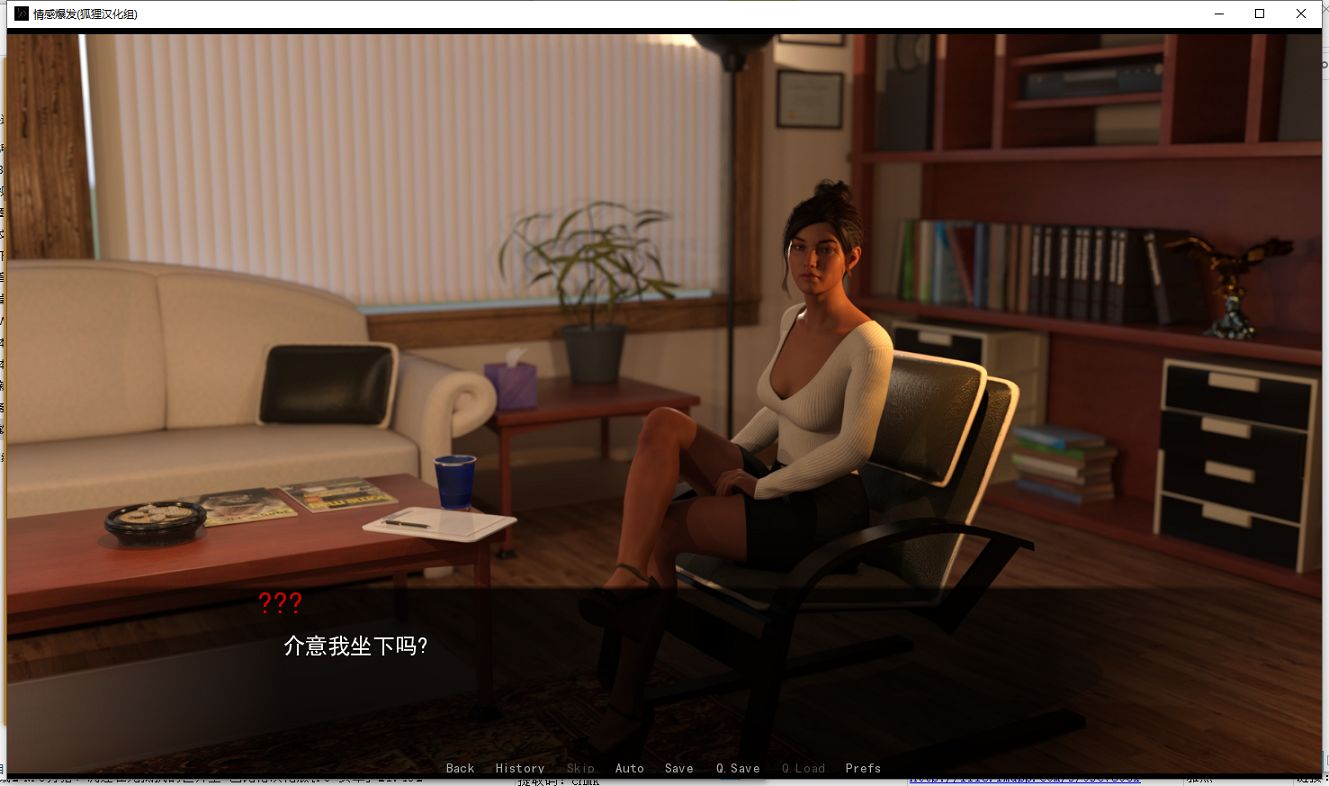This screenshot has width=1329, height=786.
Task: Click the dialogue text to advance the story
Action: click(354, 646)
